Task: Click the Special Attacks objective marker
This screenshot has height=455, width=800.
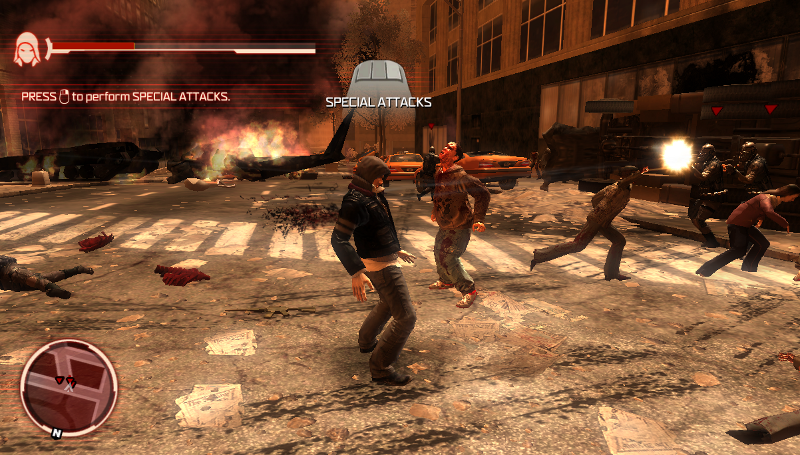Action: (x=377, y=78)
